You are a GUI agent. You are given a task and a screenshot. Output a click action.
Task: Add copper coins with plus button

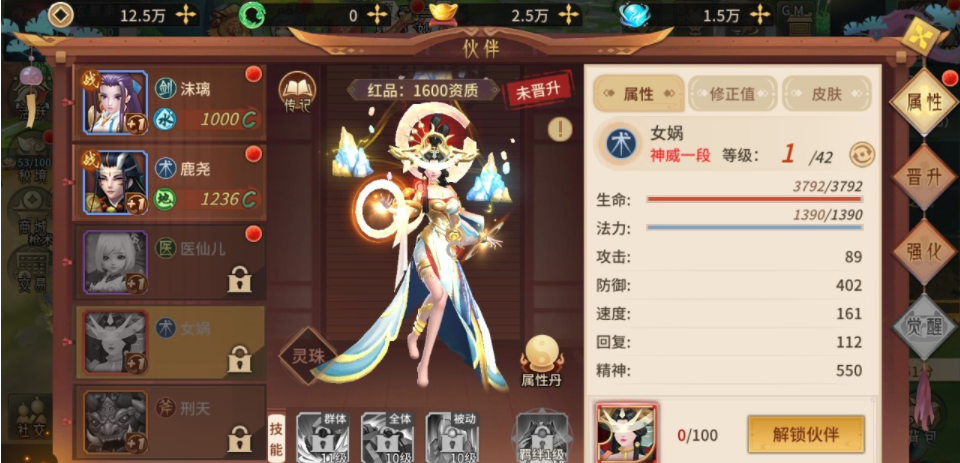[x=186, y=15]
